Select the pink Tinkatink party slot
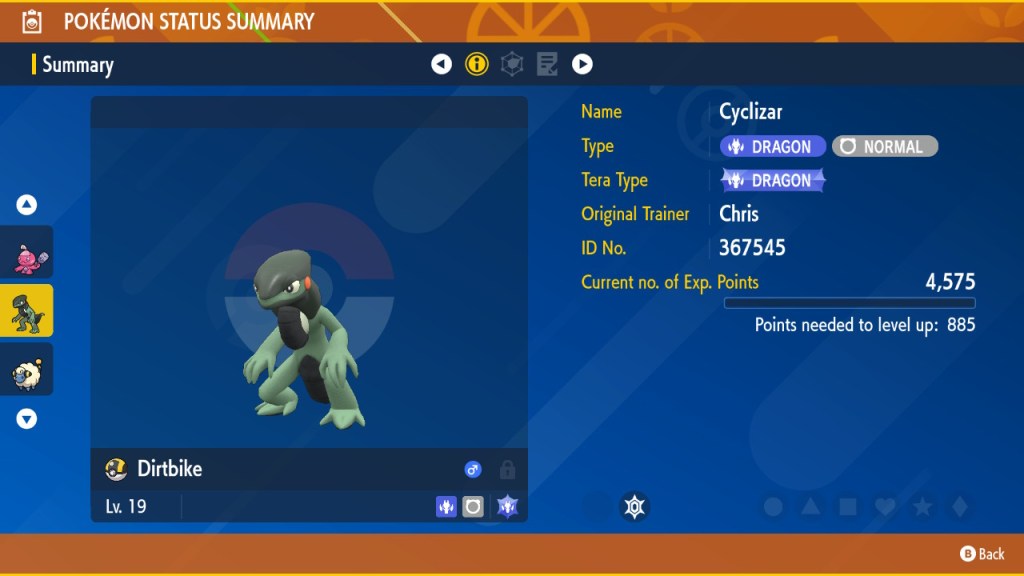This screenshot has width=1024, height=576. (27, 257)
